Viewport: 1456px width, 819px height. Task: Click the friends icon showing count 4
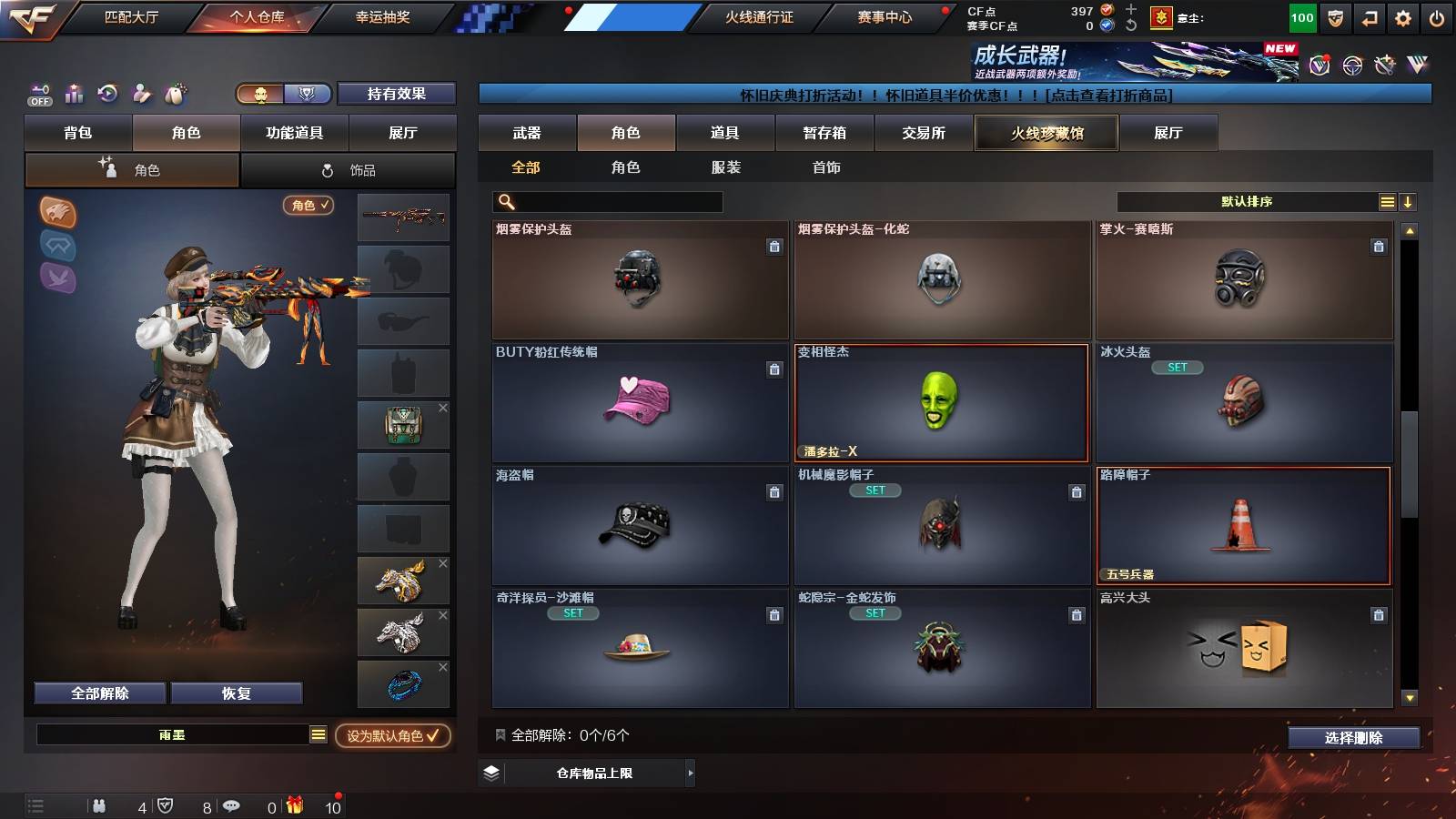[x=98, y=806]
